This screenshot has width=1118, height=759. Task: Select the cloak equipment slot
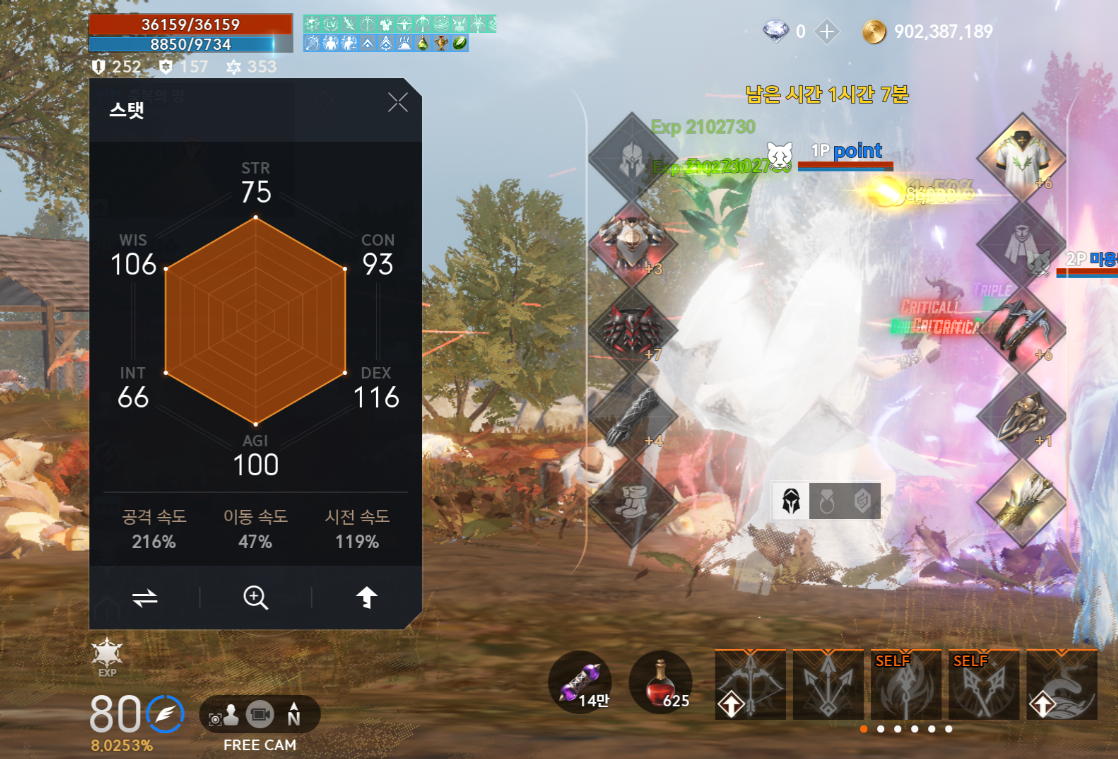(x=1021, y=242)
